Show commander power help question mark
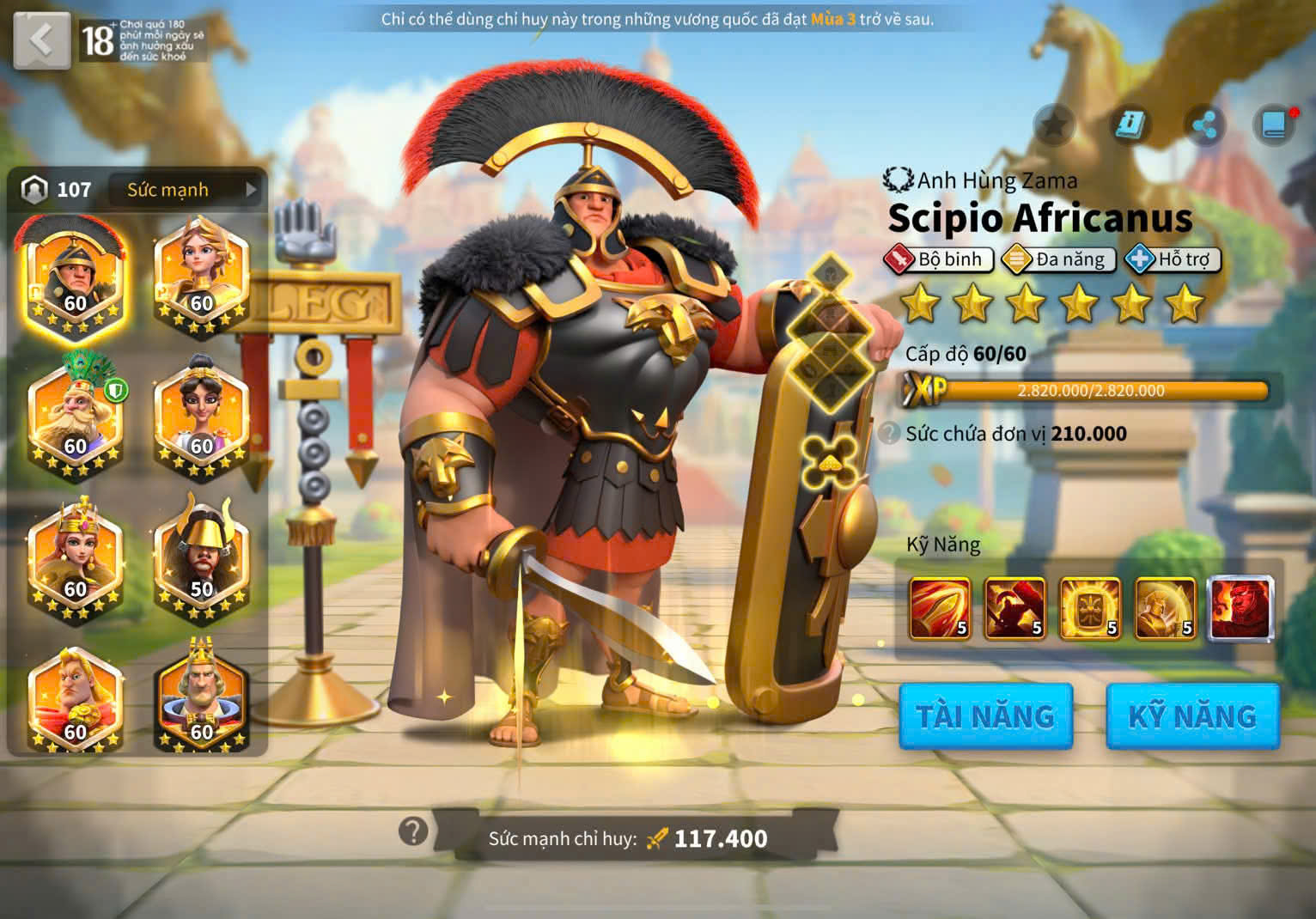 click(413, 831)
